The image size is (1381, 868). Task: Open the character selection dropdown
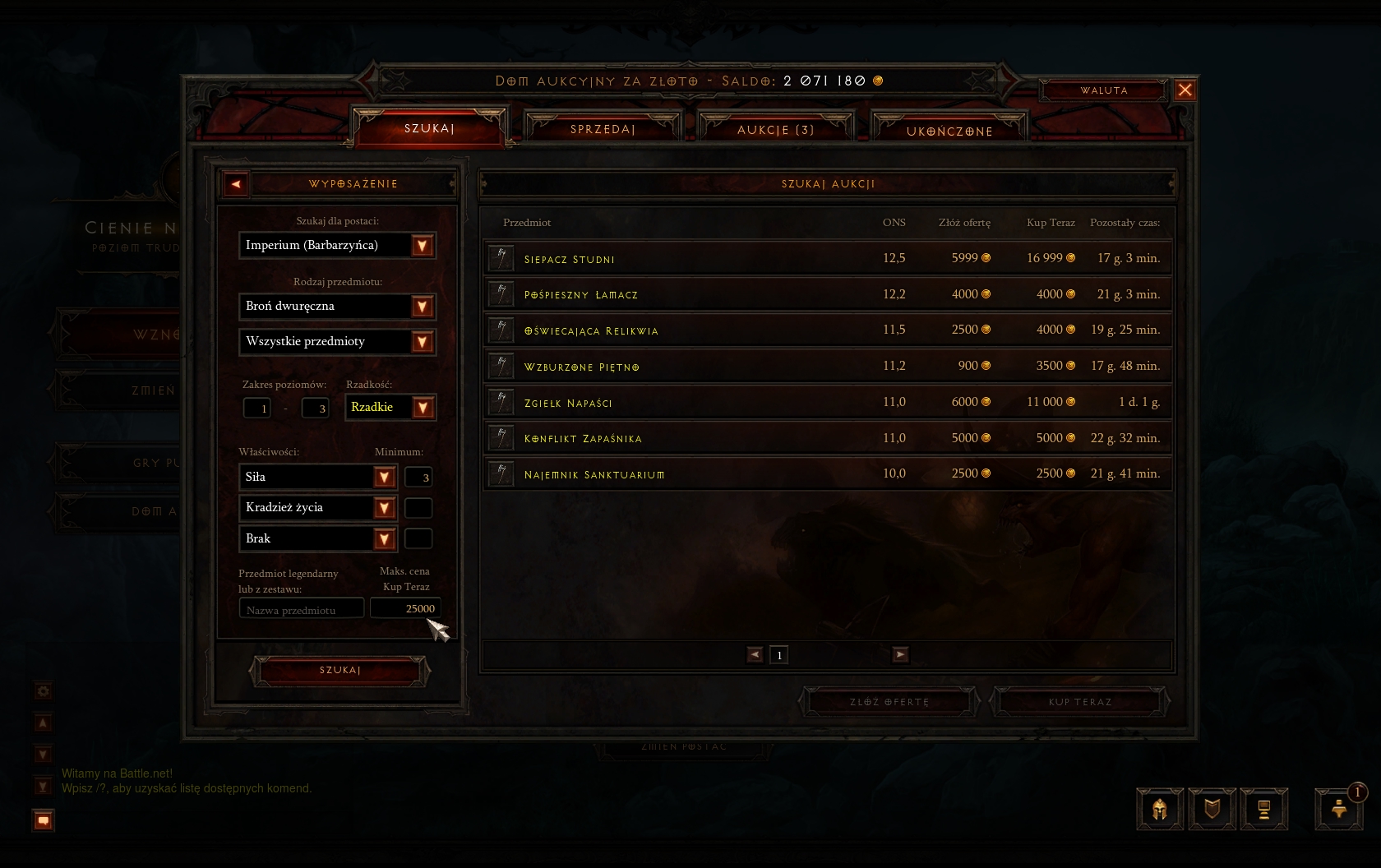(422, 246)
